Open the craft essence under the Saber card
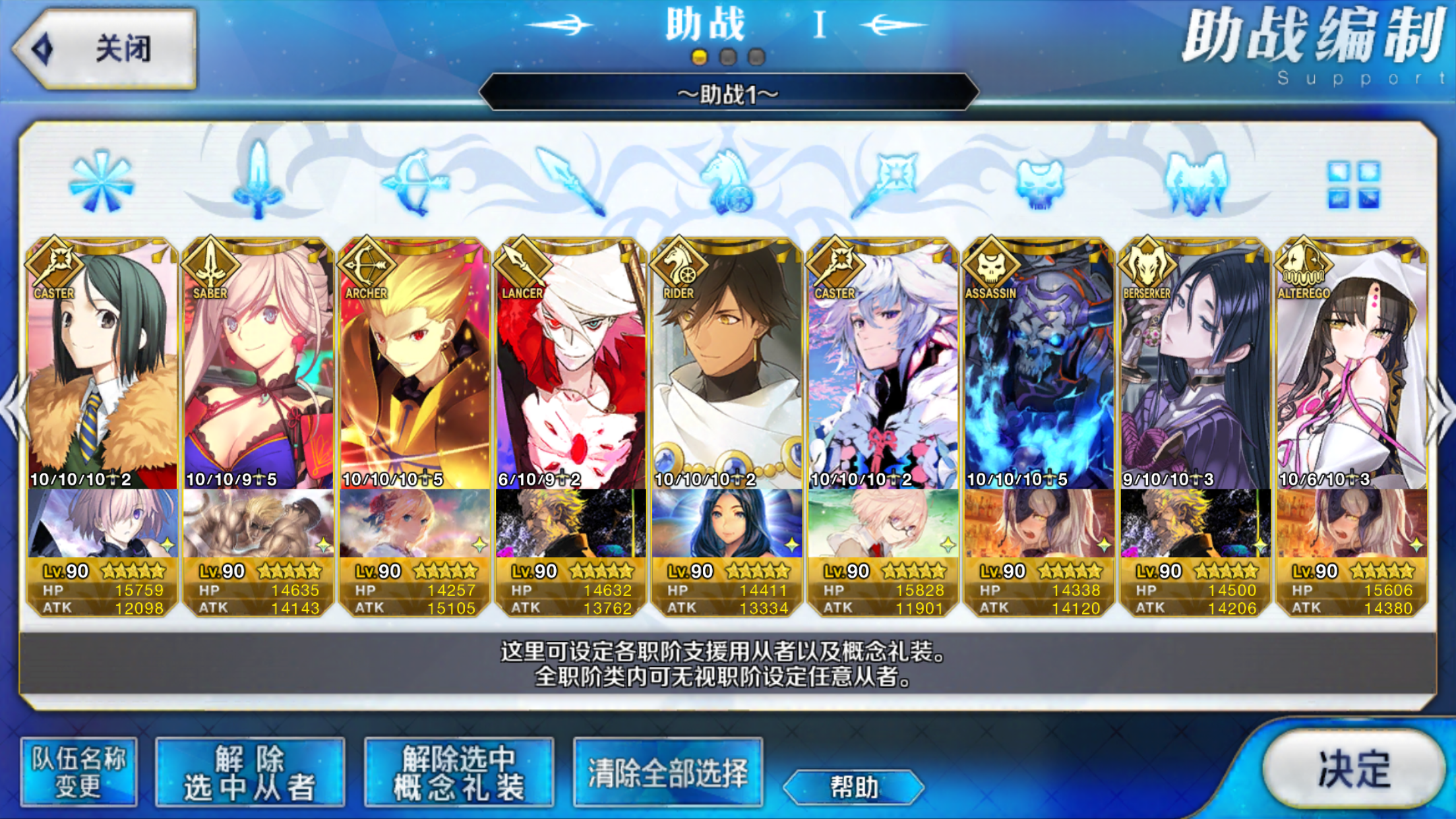This screenshot has width=1456, height=819. (x=258, y=523)
